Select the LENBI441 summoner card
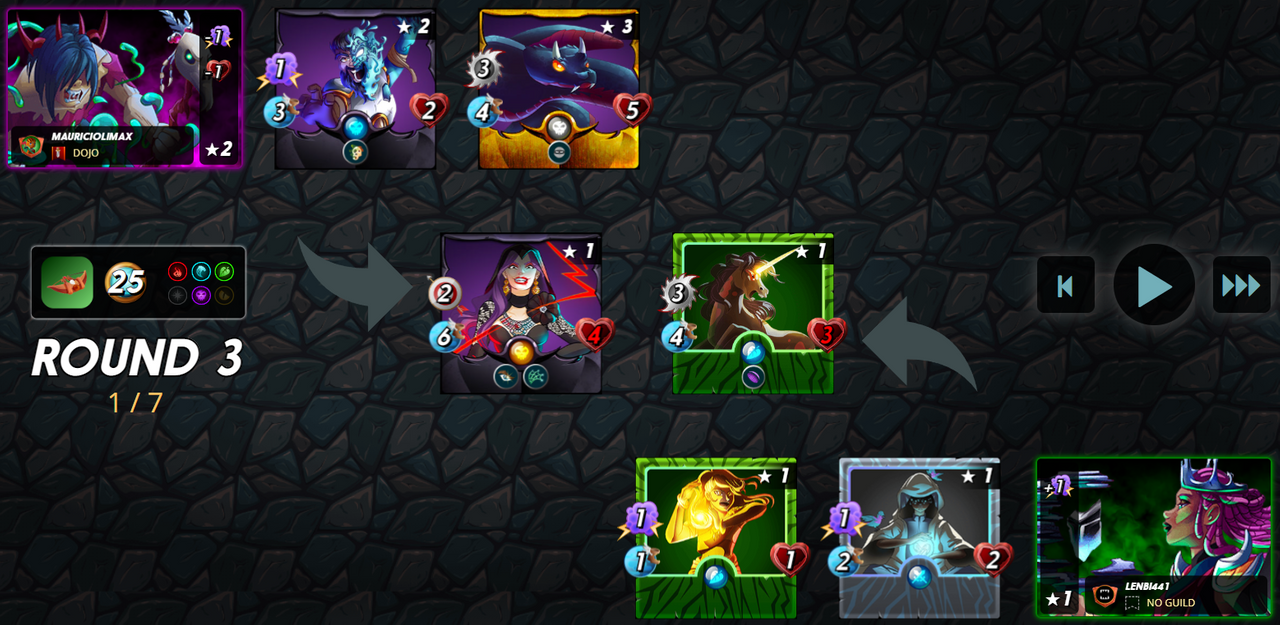The height and width of the screenshot is (625, 1280). (x=1154, y=537)
